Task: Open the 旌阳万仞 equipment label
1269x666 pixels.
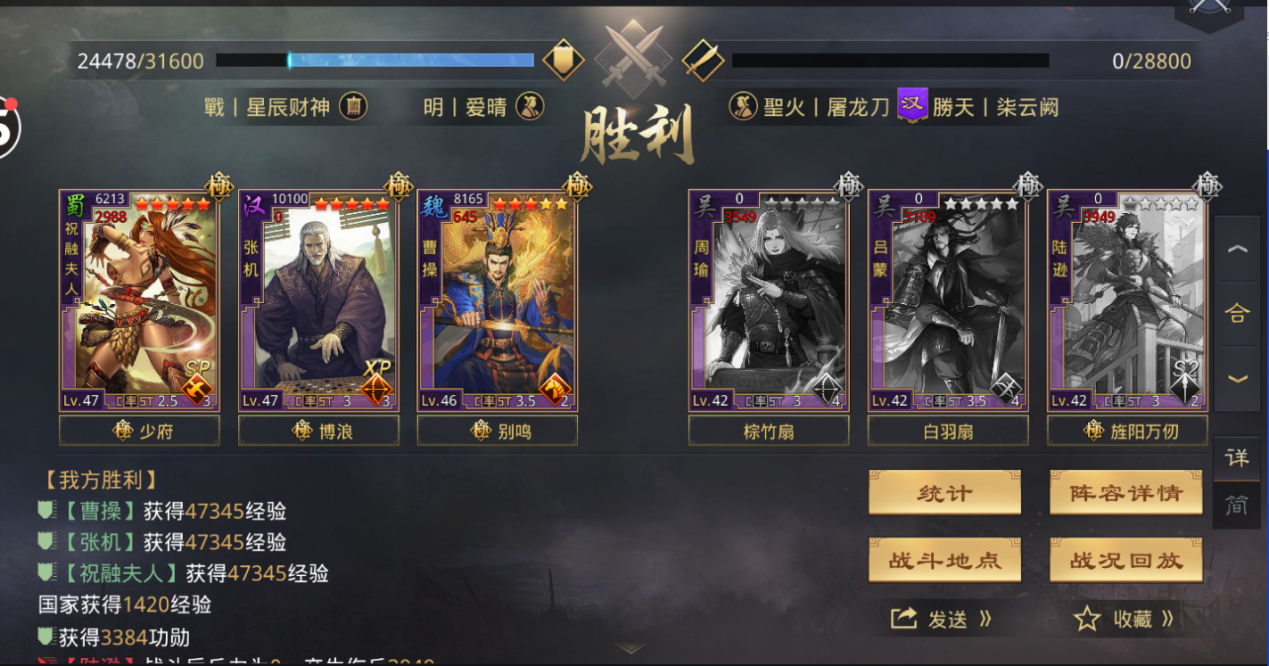Action: click(1127, 430)
